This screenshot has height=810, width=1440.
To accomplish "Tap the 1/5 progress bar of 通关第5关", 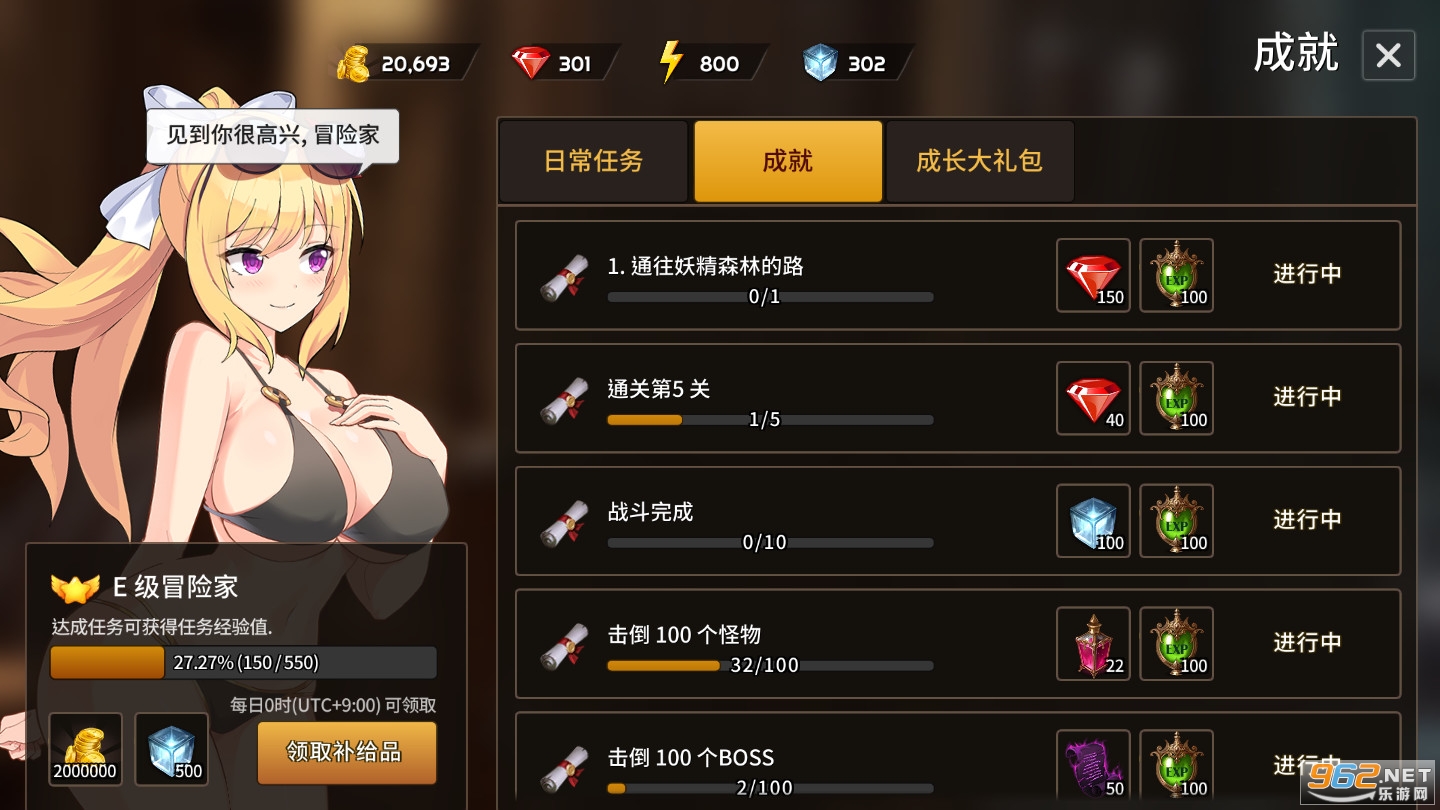I will (770, 420).
